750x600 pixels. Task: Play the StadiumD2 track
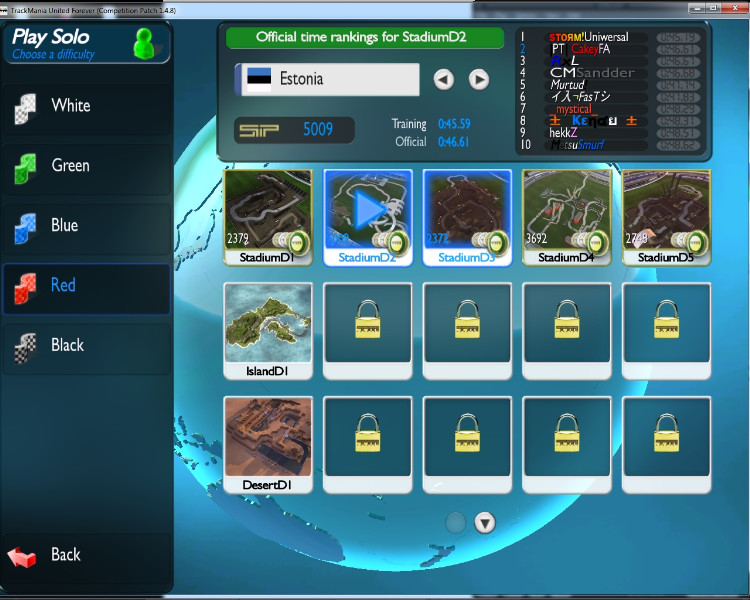click(367, 215)
